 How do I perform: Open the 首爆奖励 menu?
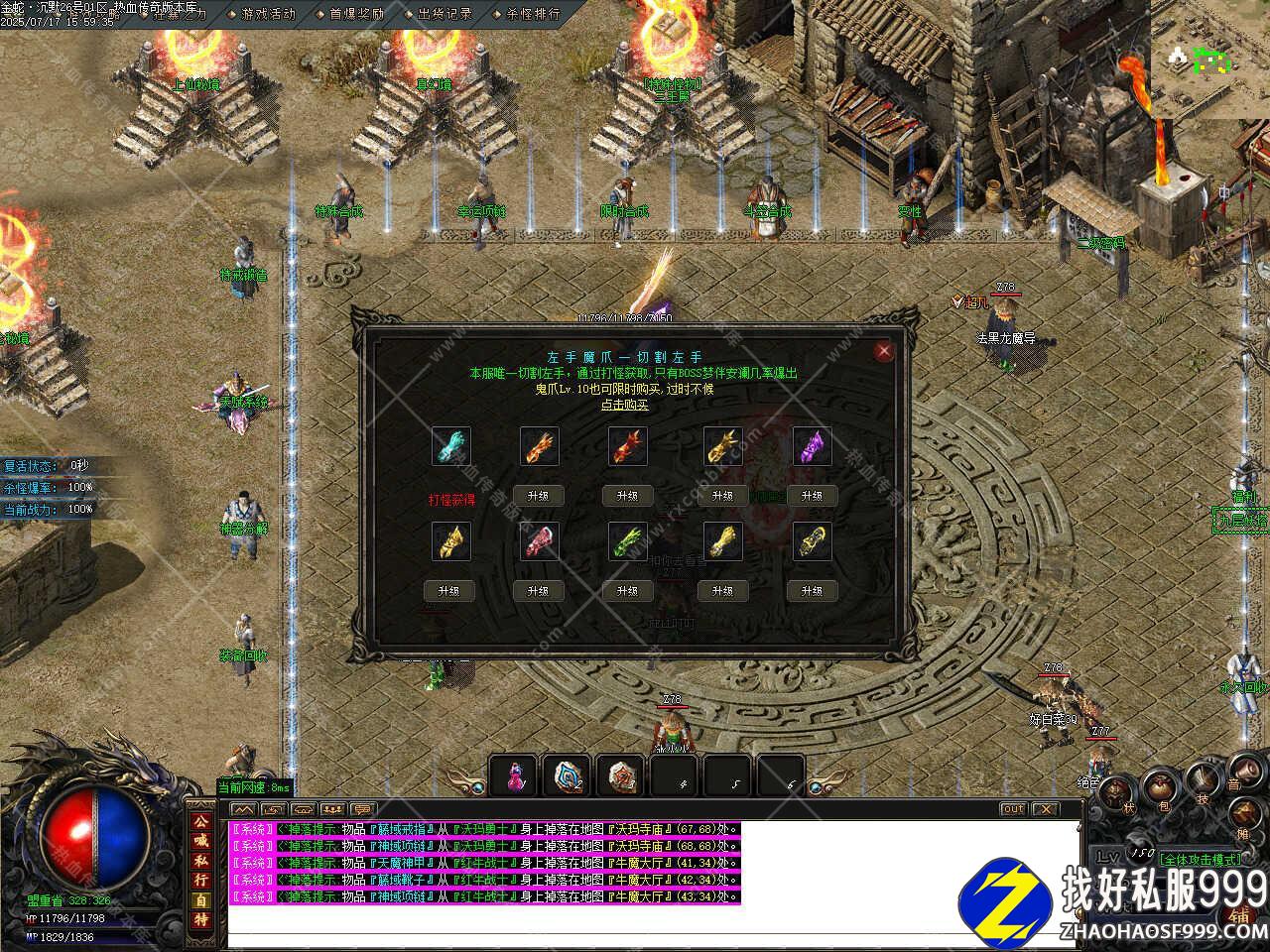349,14
